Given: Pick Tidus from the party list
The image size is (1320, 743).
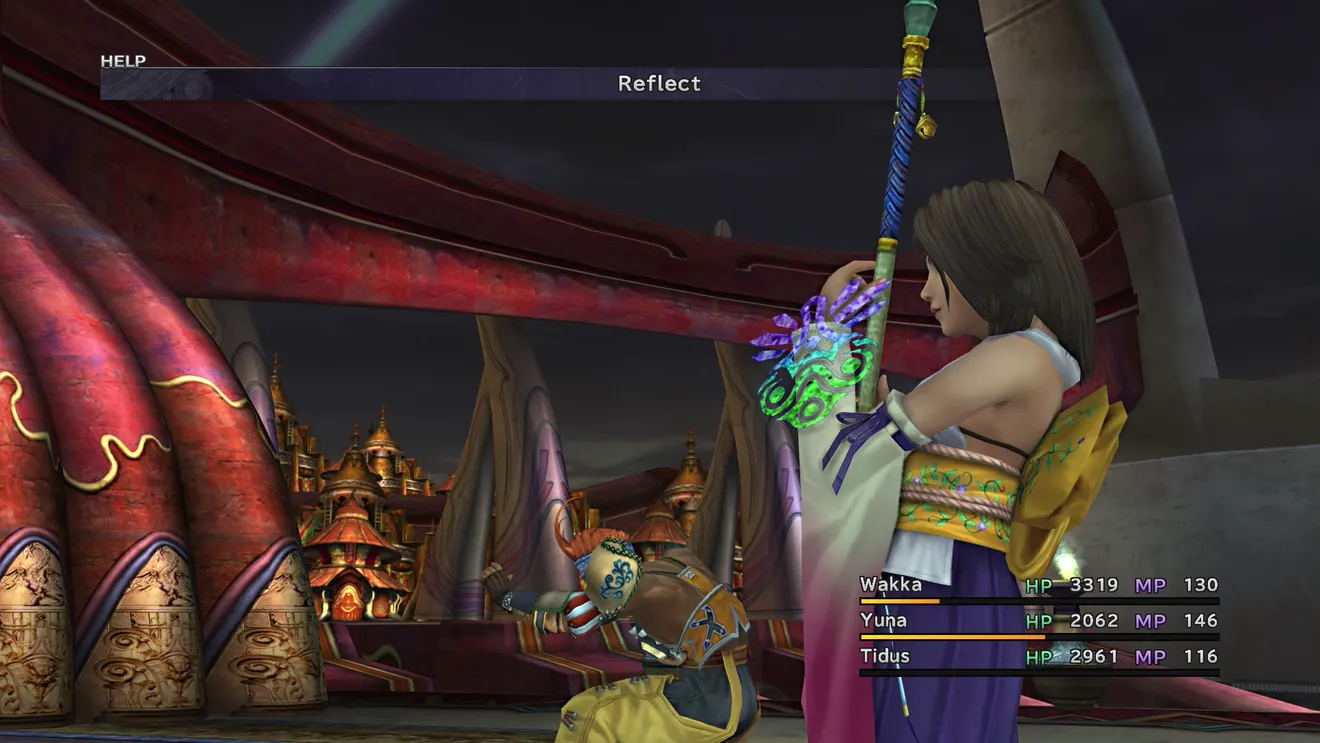Looking at the screenshot, I should click(x=884, y=657).
